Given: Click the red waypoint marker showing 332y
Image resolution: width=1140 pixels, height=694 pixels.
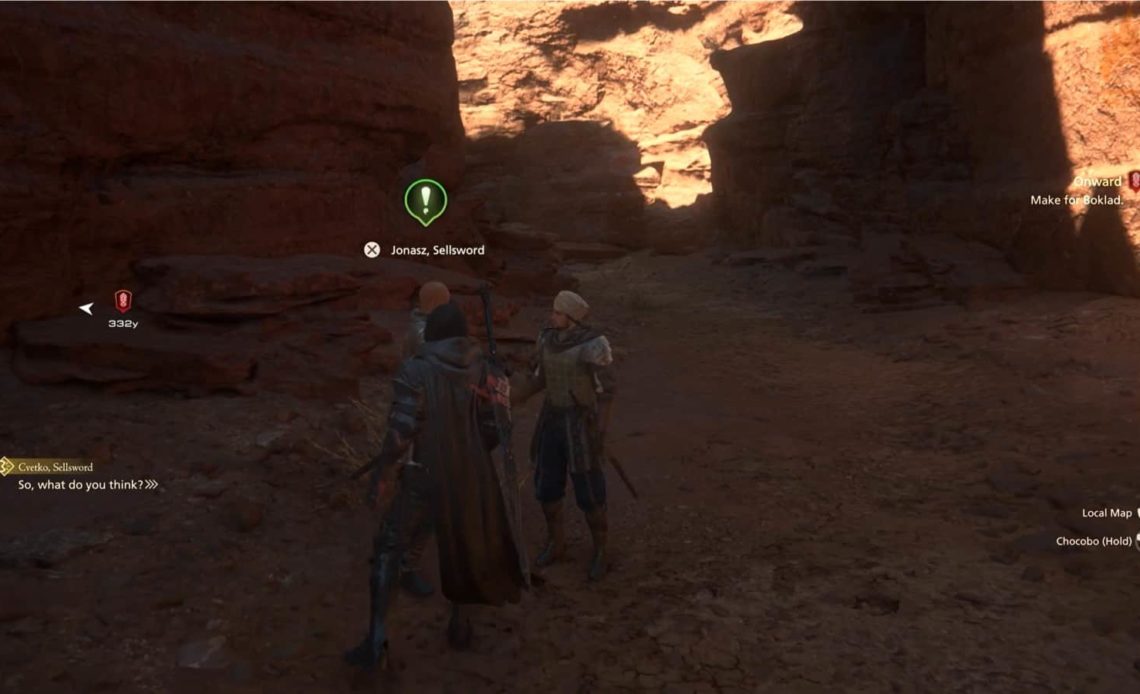Looking at the screenshot, I should point(123,300).
